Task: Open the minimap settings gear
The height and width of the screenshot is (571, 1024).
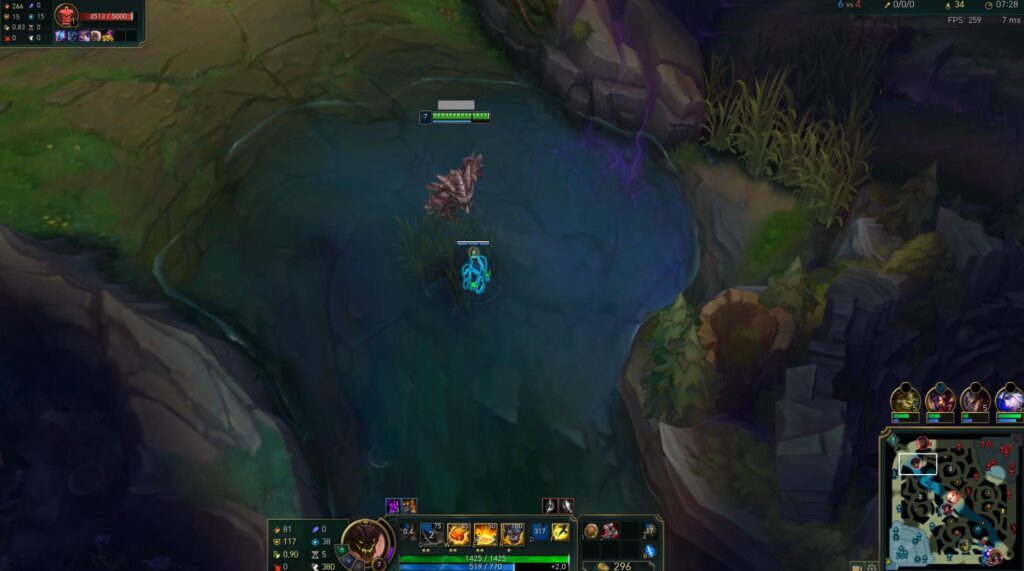Action: tap(872, 566)
